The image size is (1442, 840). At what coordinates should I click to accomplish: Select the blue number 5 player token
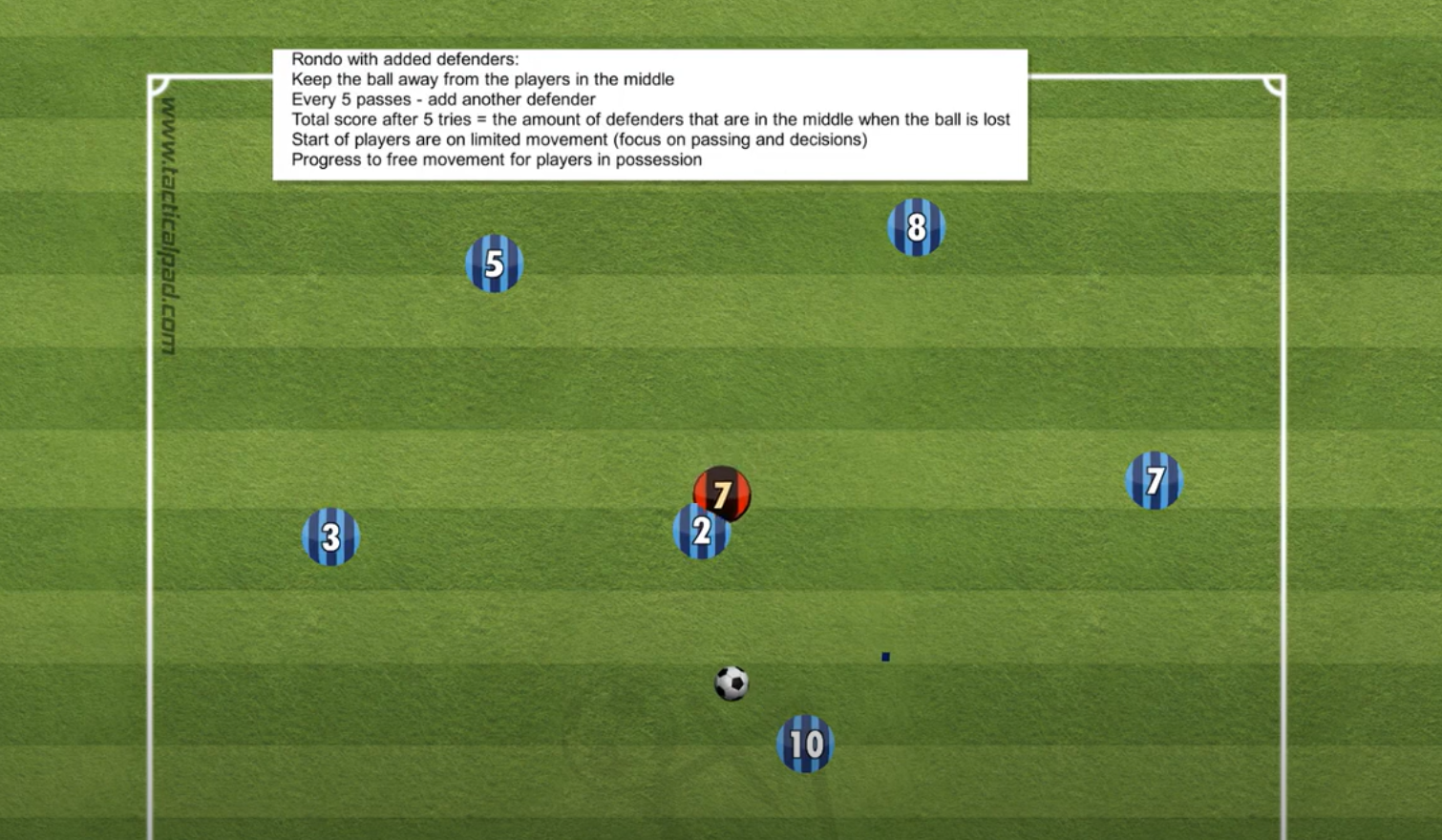click(x=494, y=263)
